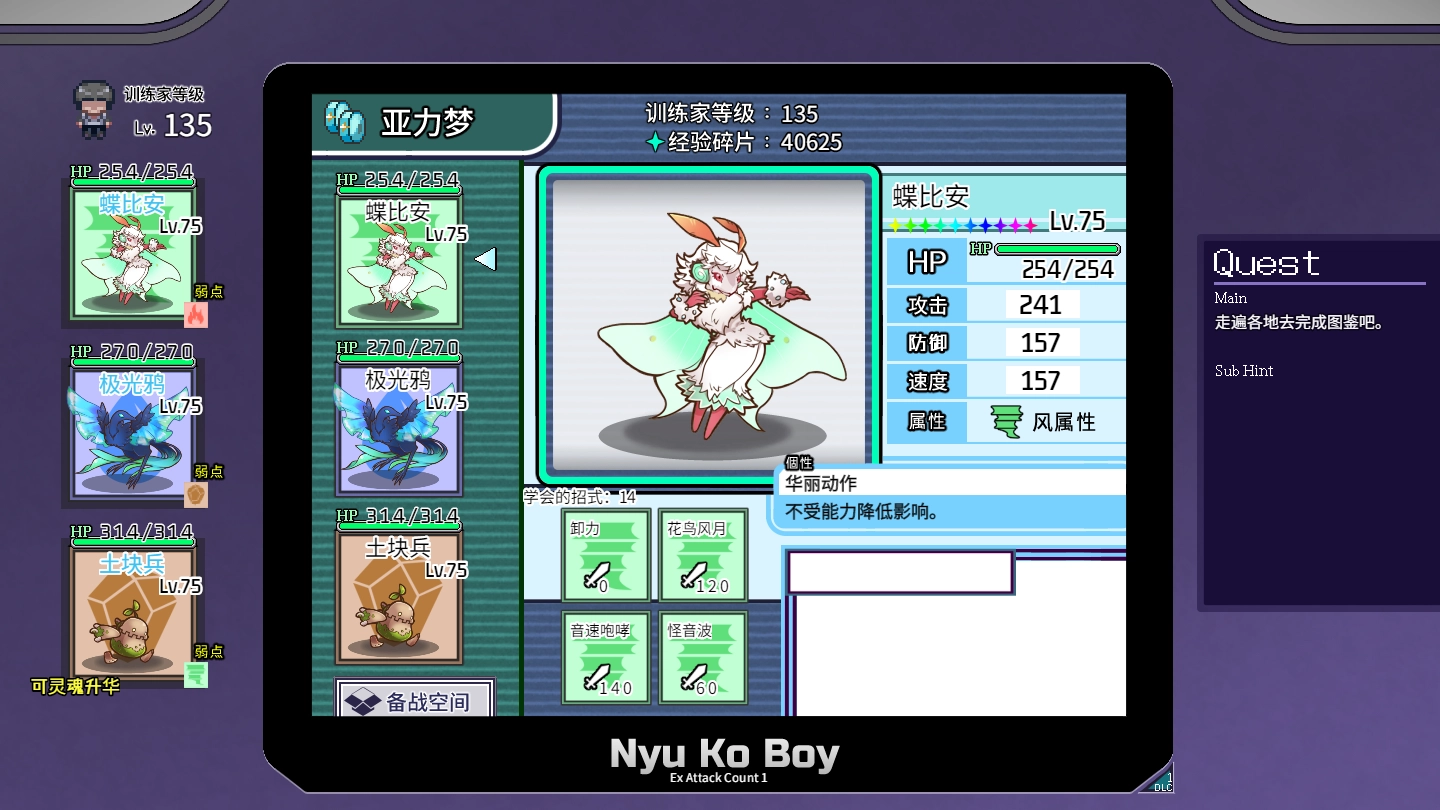This screenshot has width=1440, height=810.
Task: Select the 卸力 move tile
Action: tap(606, 555)
